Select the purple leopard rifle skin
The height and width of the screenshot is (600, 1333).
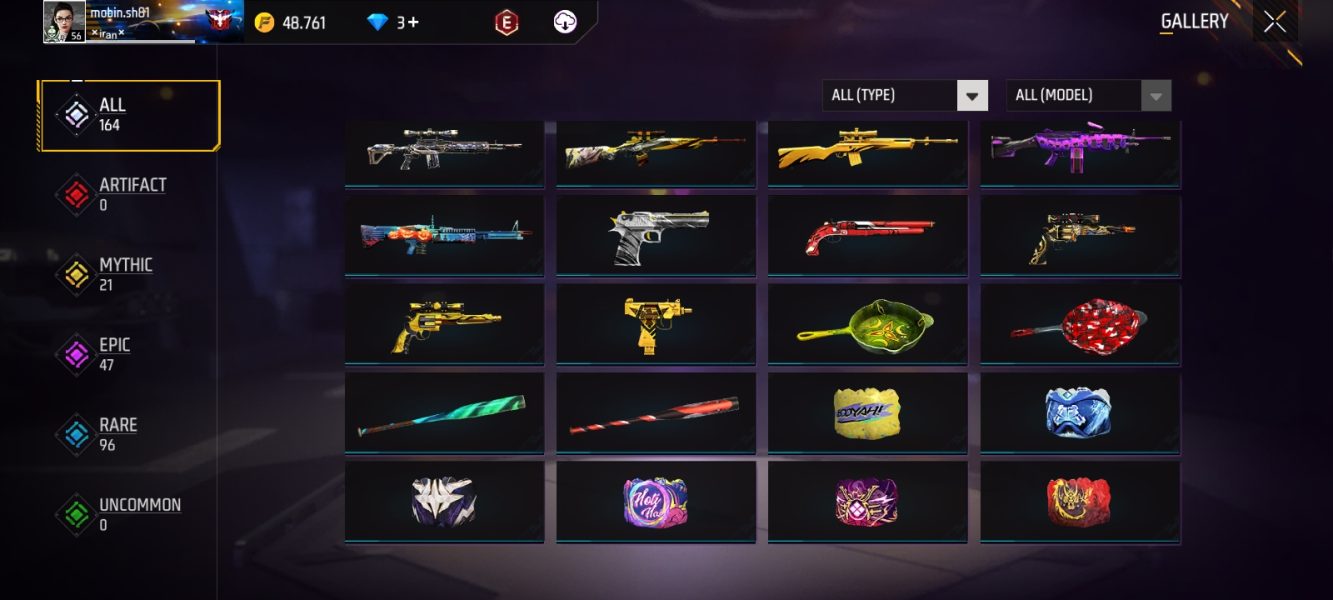point(1079,148)
